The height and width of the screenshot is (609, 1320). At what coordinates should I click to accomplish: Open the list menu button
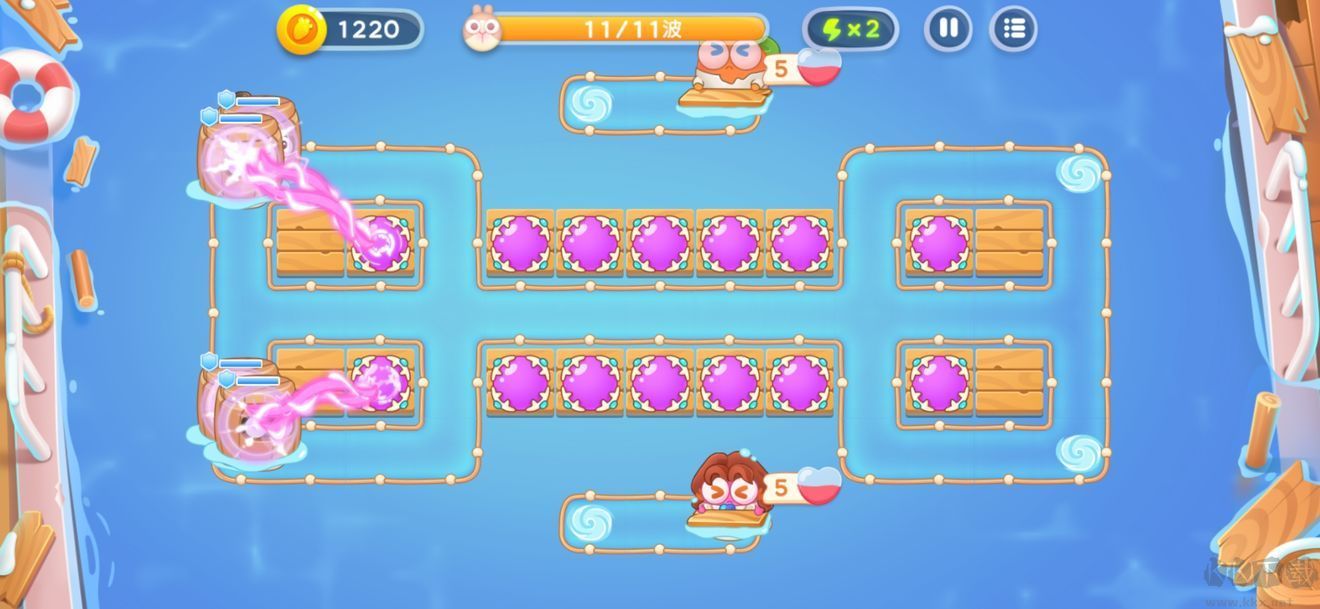(x=1013, y=29)
